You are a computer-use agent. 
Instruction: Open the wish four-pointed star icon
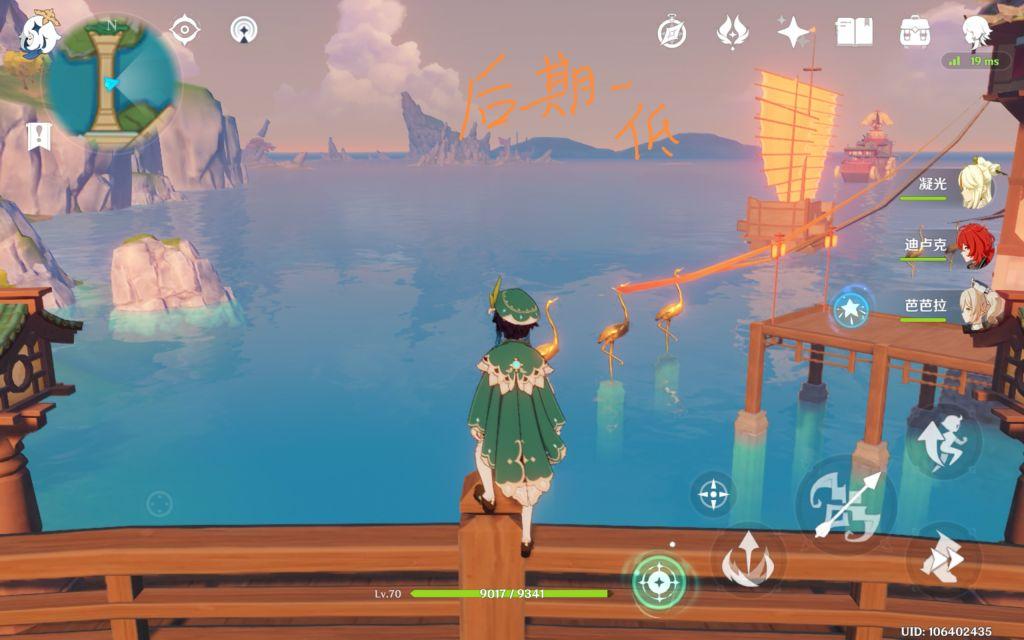point(794,32)
